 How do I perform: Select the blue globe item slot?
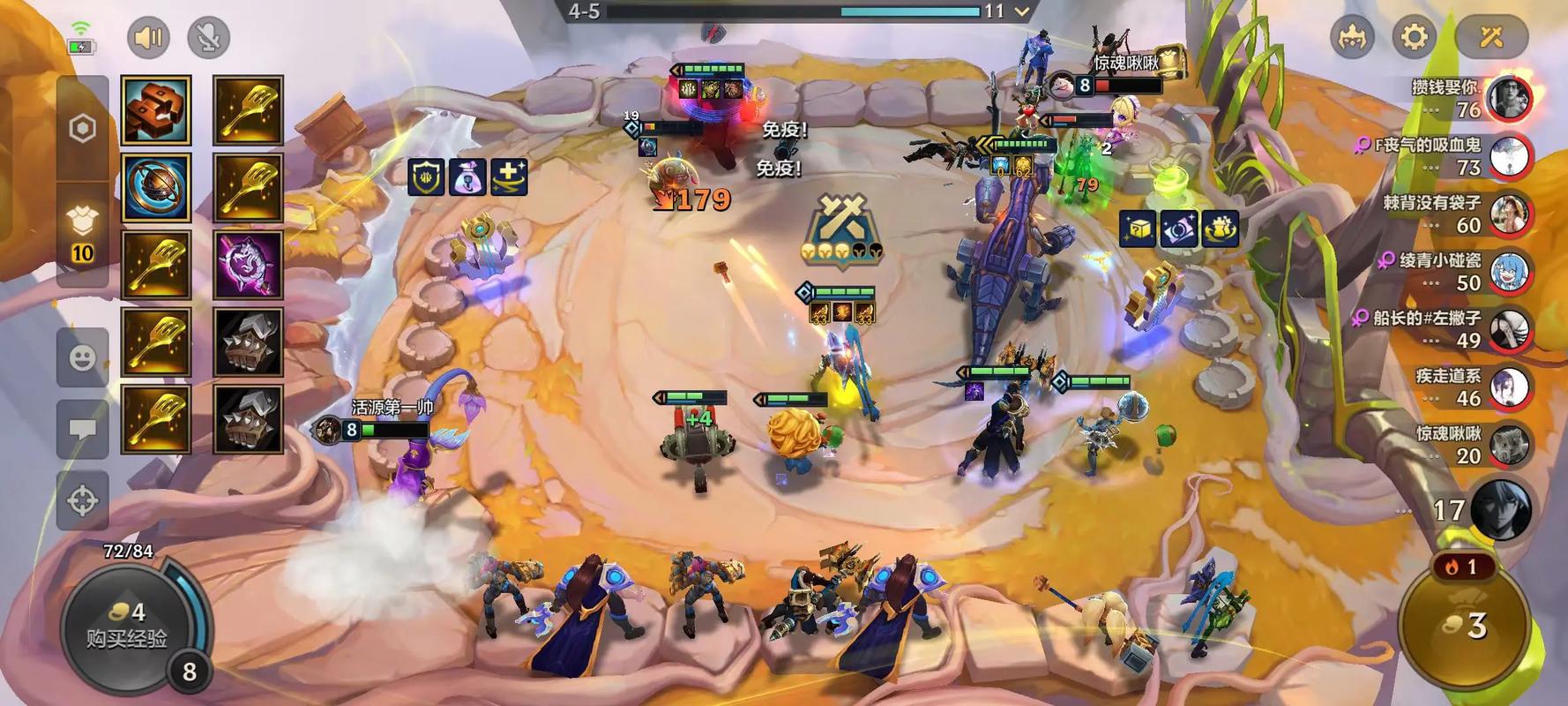pyautogui.click(x=156, y=187)
